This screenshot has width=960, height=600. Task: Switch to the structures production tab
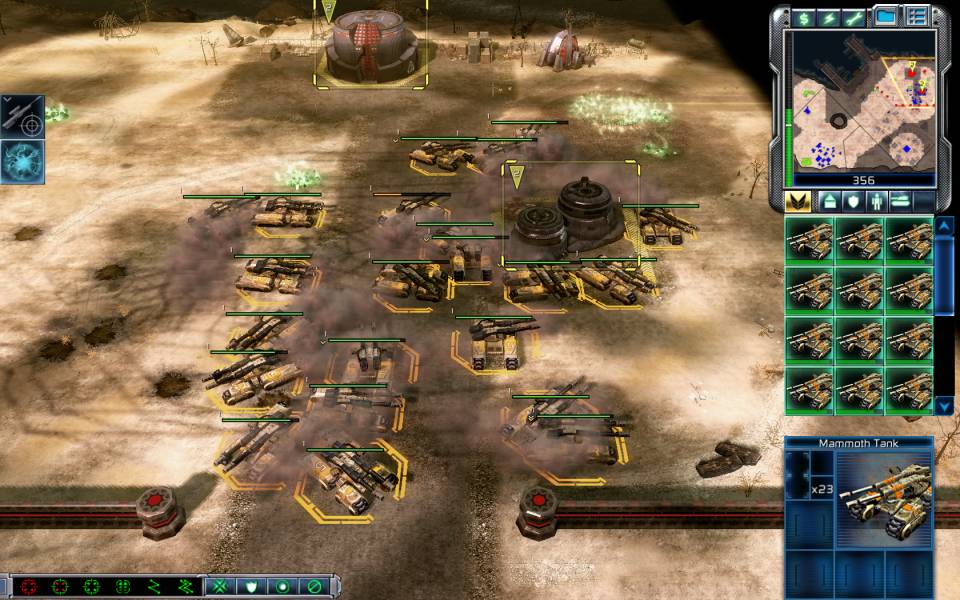point(828,201)
